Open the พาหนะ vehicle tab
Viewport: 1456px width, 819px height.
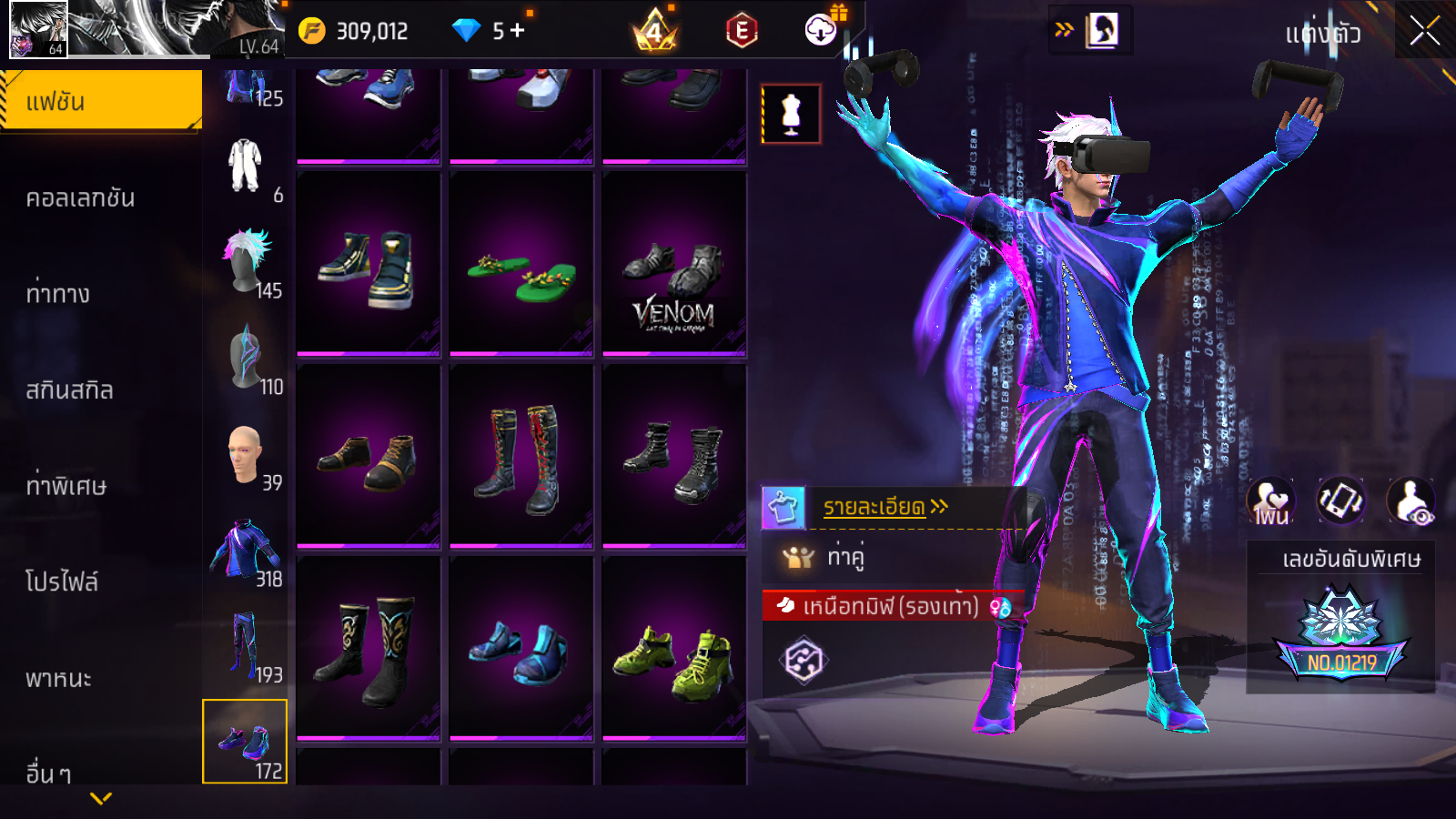58,679
